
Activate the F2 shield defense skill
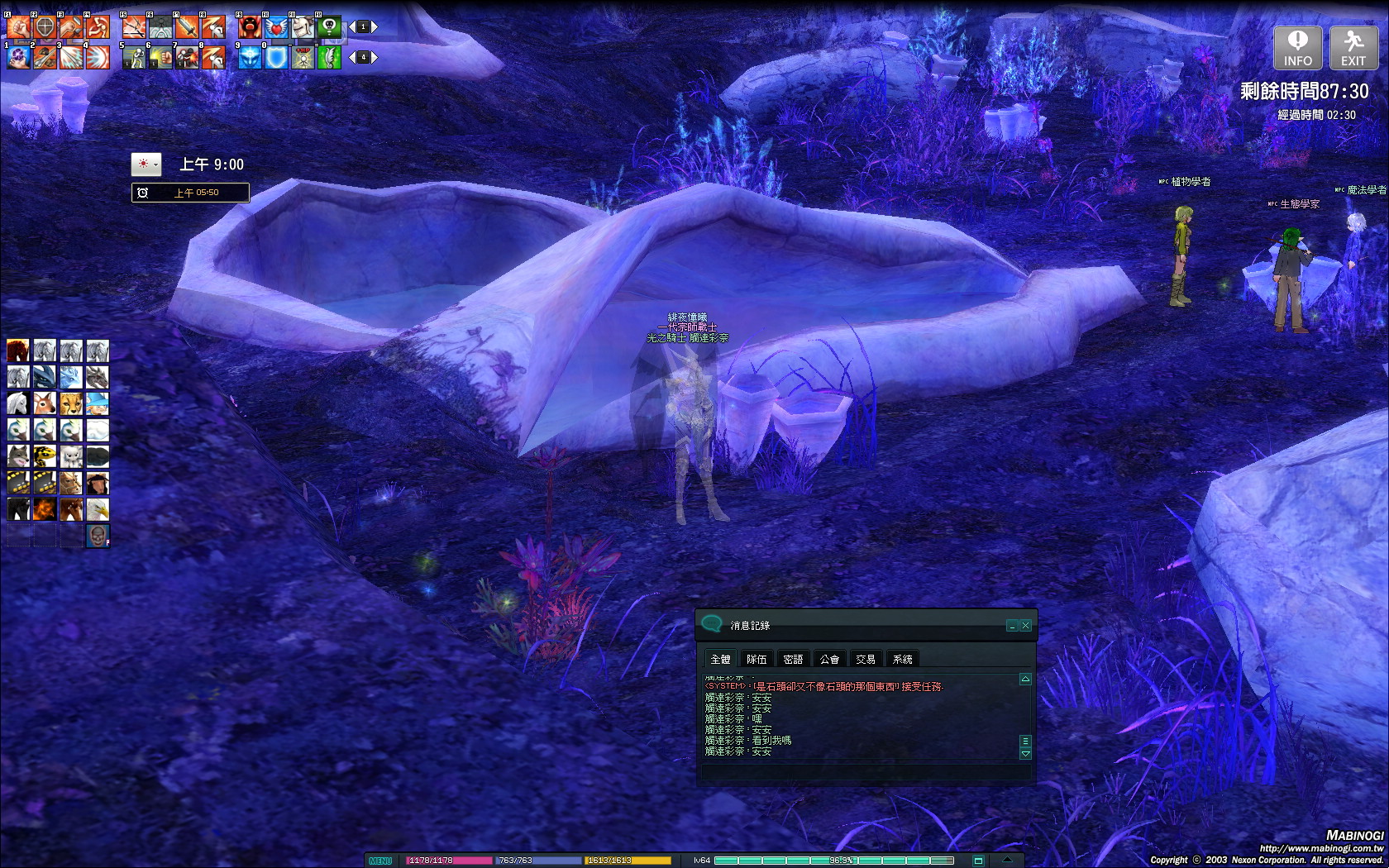click(45, 27)
